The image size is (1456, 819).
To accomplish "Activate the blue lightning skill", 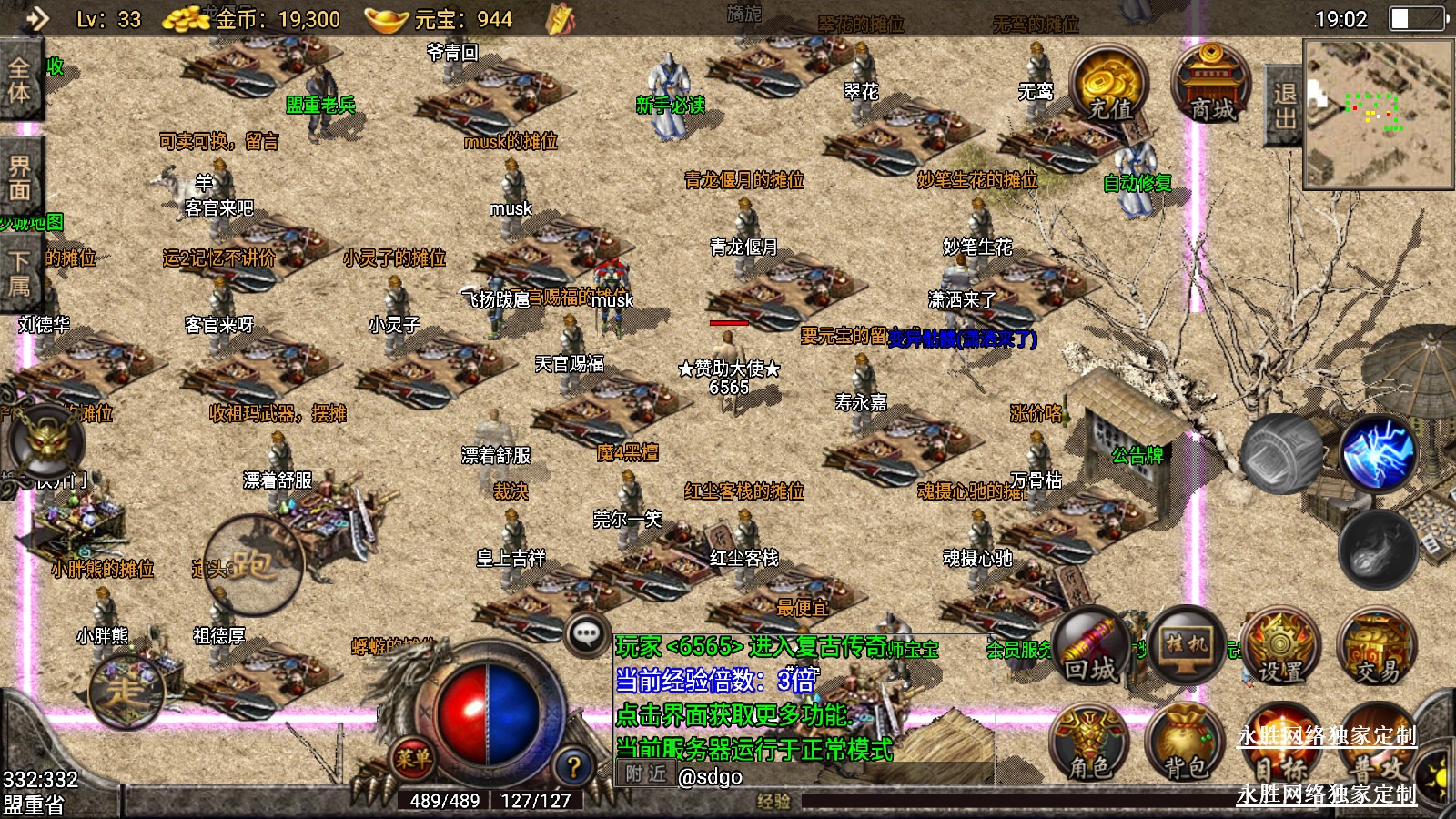I will (x=1378, y=452).
